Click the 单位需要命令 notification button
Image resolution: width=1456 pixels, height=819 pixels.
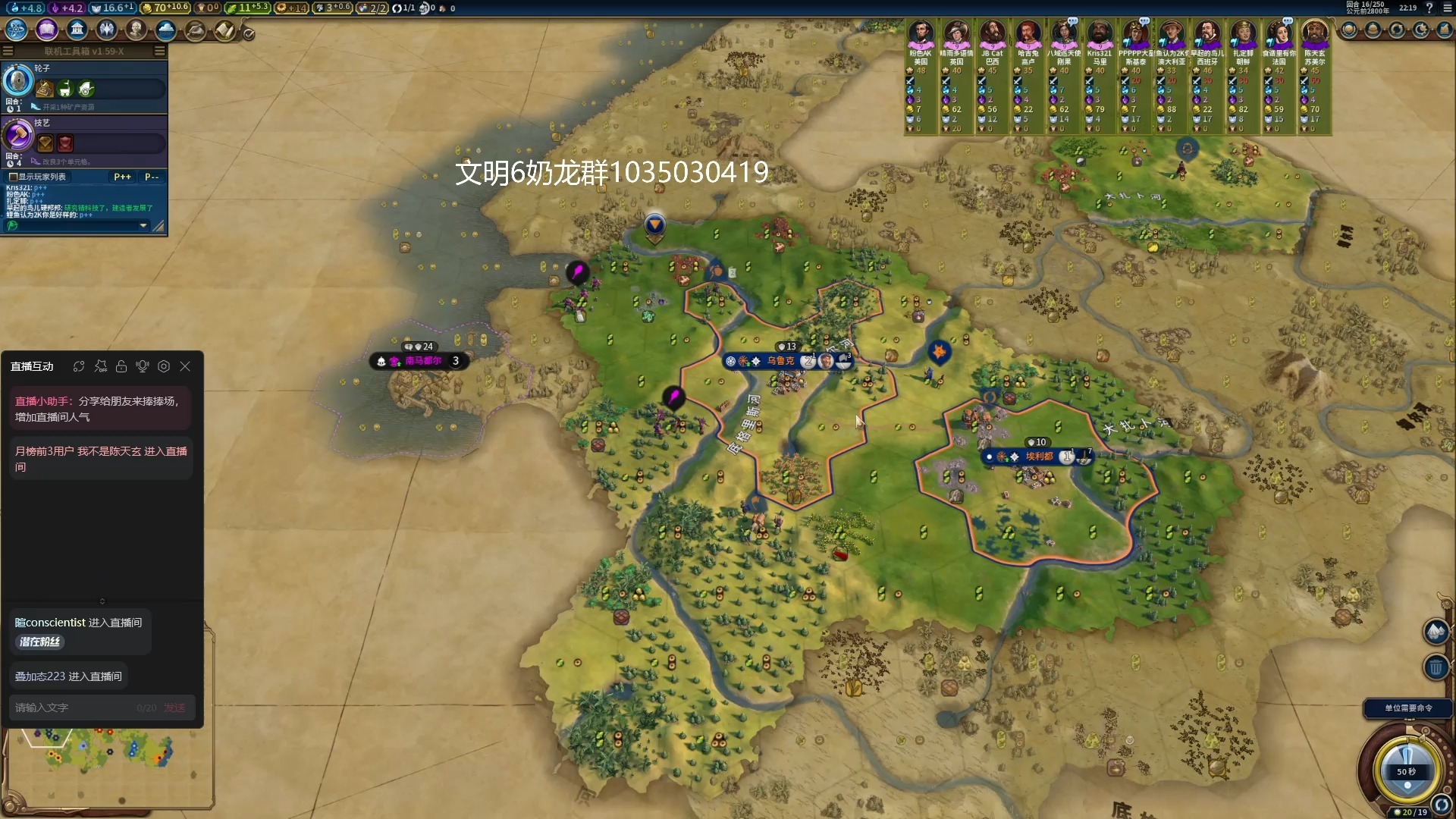pyautogui.click(x=1408, y=708)
